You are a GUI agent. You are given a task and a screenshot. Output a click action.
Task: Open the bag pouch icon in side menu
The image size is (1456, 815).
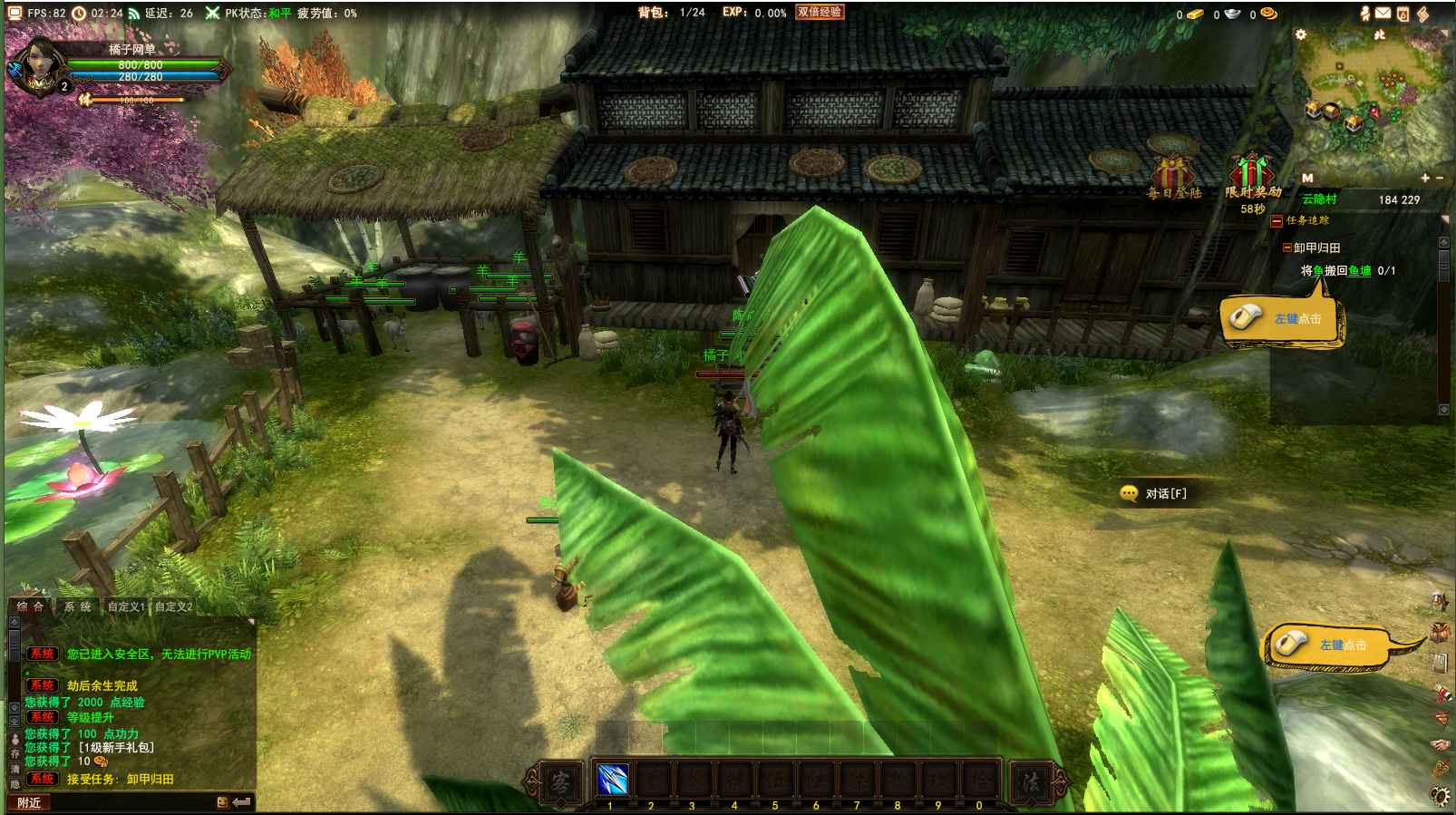click(x=1440, y=631)
